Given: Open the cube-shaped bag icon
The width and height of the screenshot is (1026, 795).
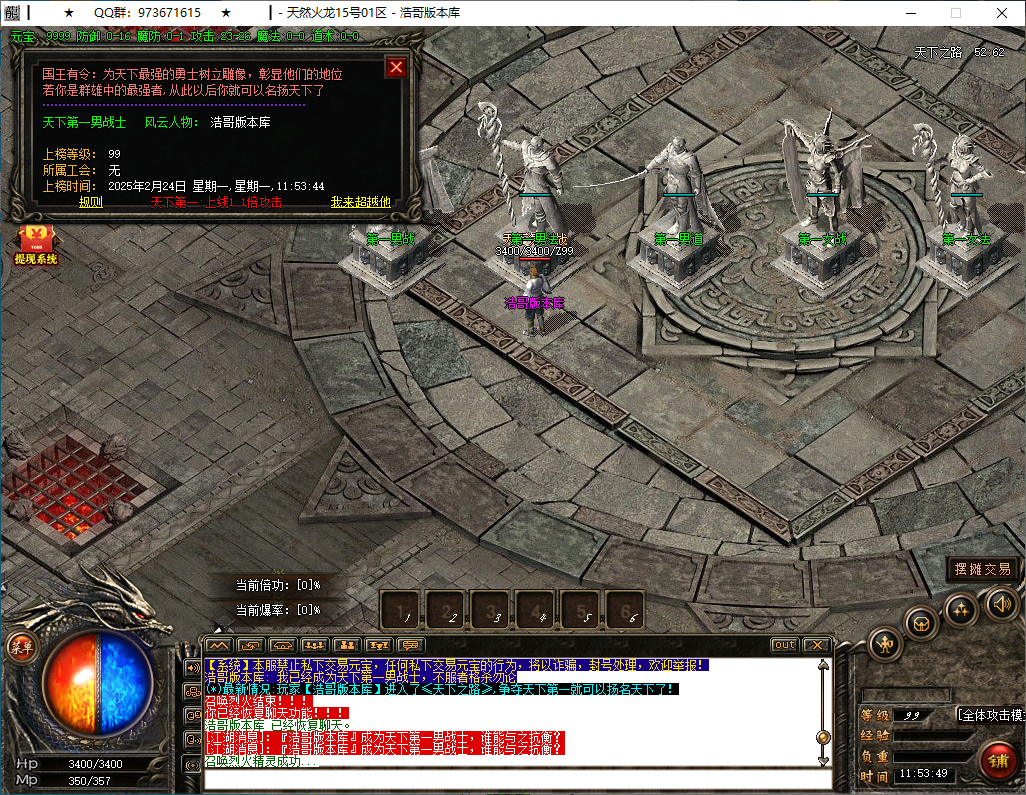Looking at the screenshot, I should (x=921, y=624).
